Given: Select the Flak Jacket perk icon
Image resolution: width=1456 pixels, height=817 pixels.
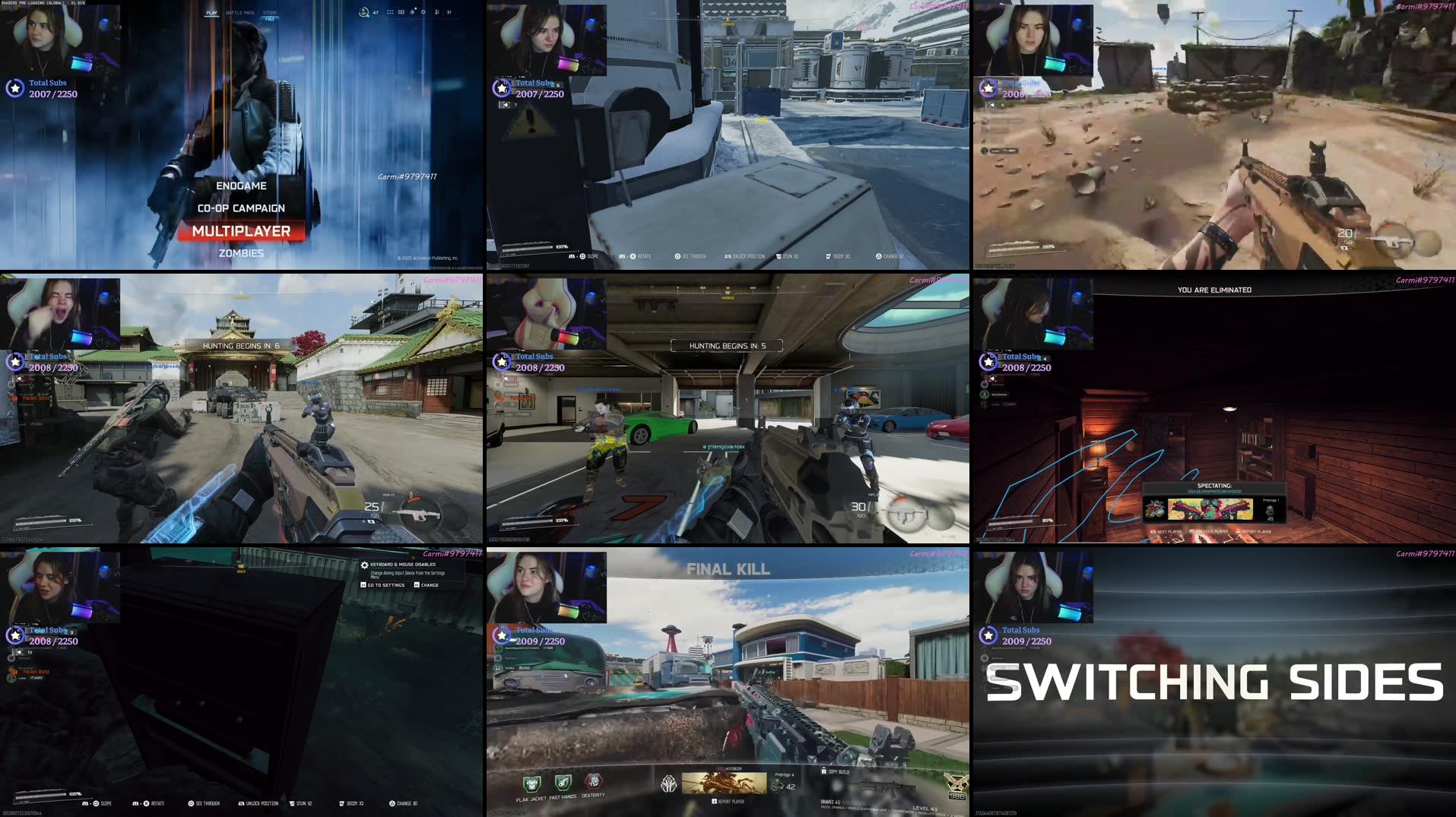Looking at the screenshot, I should pyautogui.click(x=532, y=783).
